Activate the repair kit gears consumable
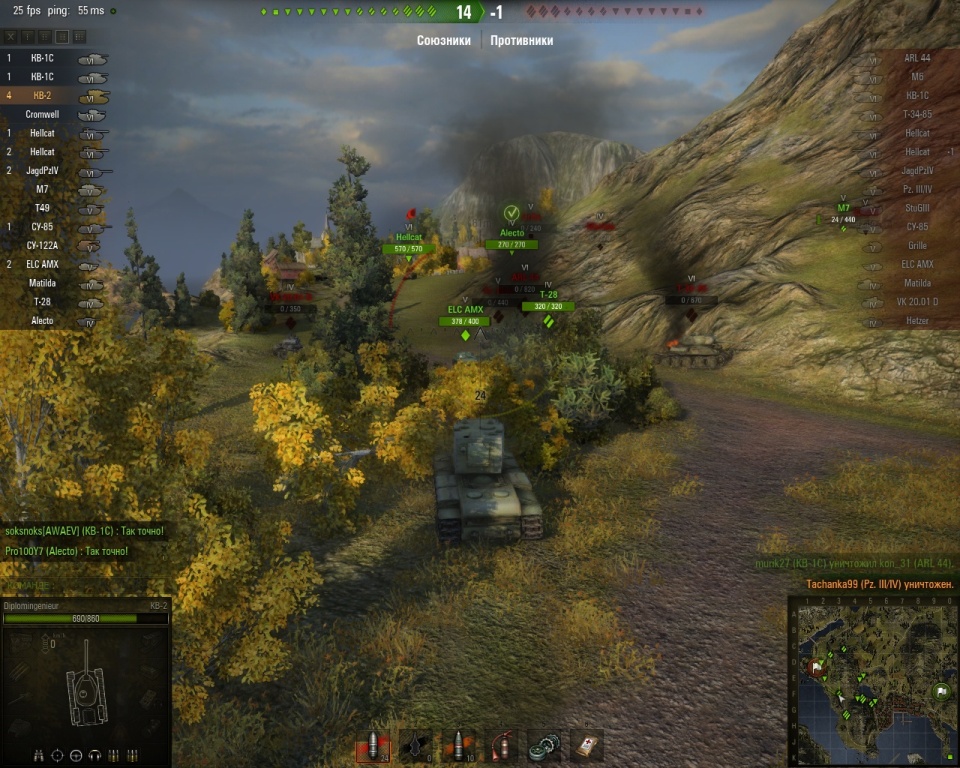The width and height of the screenshot is (960, 768). 544,745
